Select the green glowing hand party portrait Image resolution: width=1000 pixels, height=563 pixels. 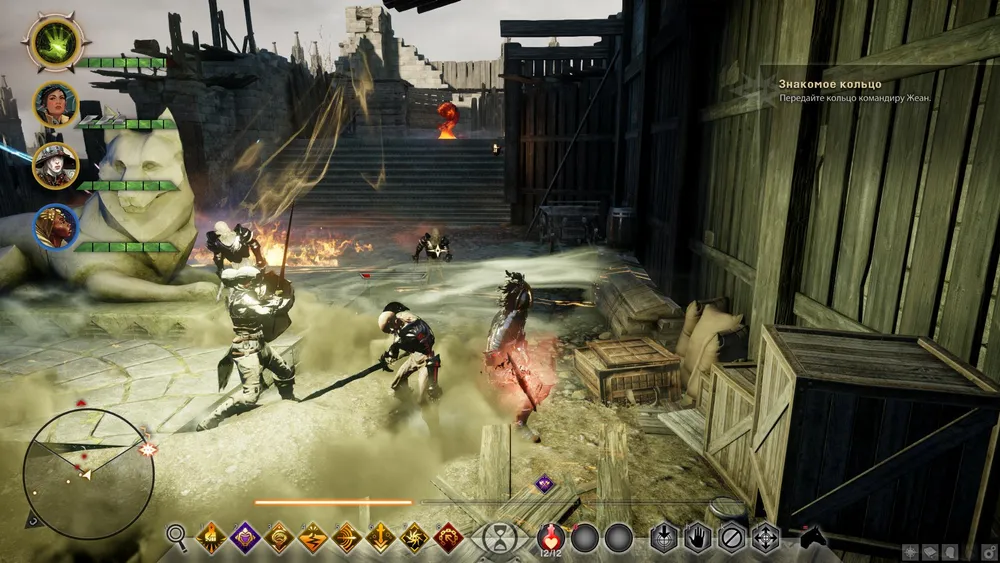coord(53,44)
